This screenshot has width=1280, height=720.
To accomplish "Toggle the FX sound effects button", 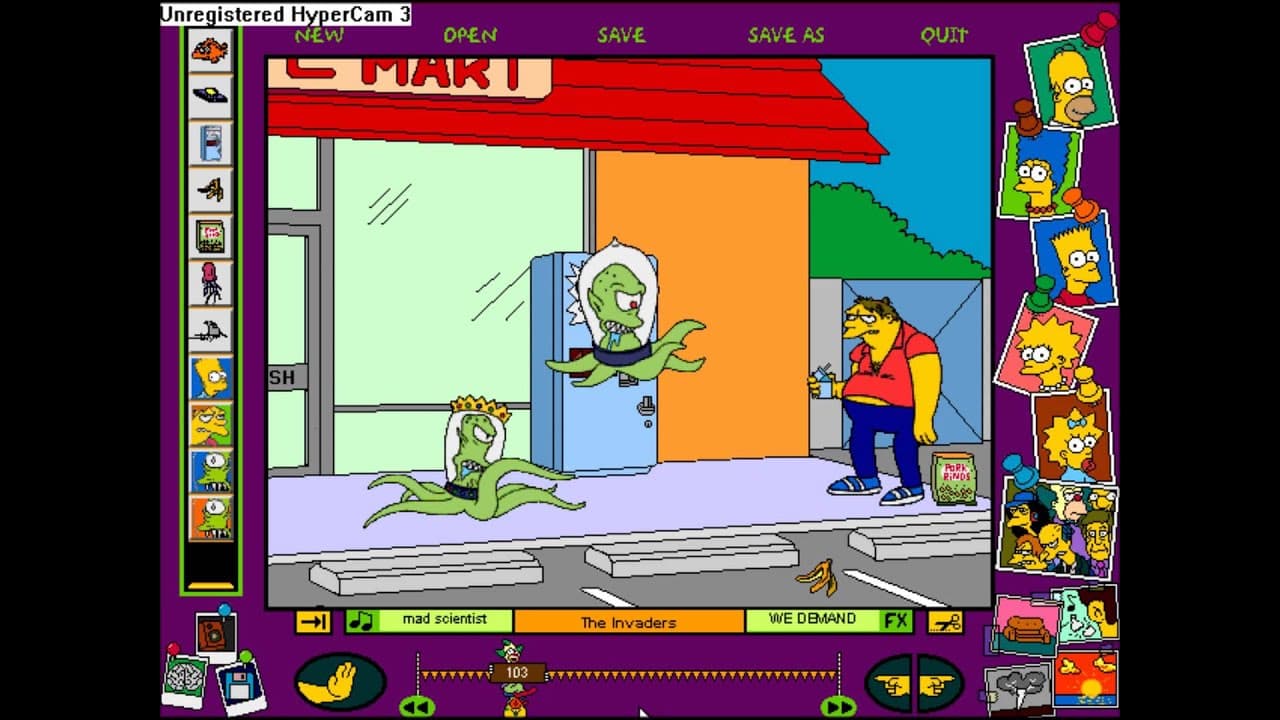I will pos(897,620).
